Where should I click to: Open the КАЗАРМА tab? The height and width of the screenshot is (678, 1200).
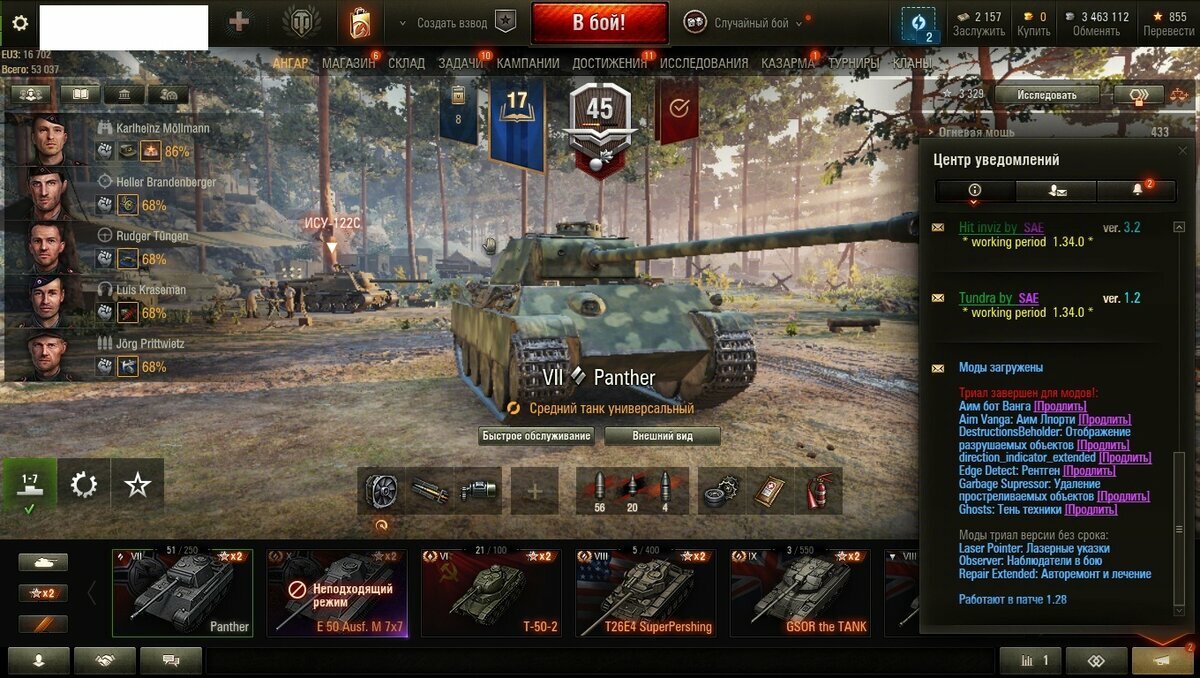788,63
